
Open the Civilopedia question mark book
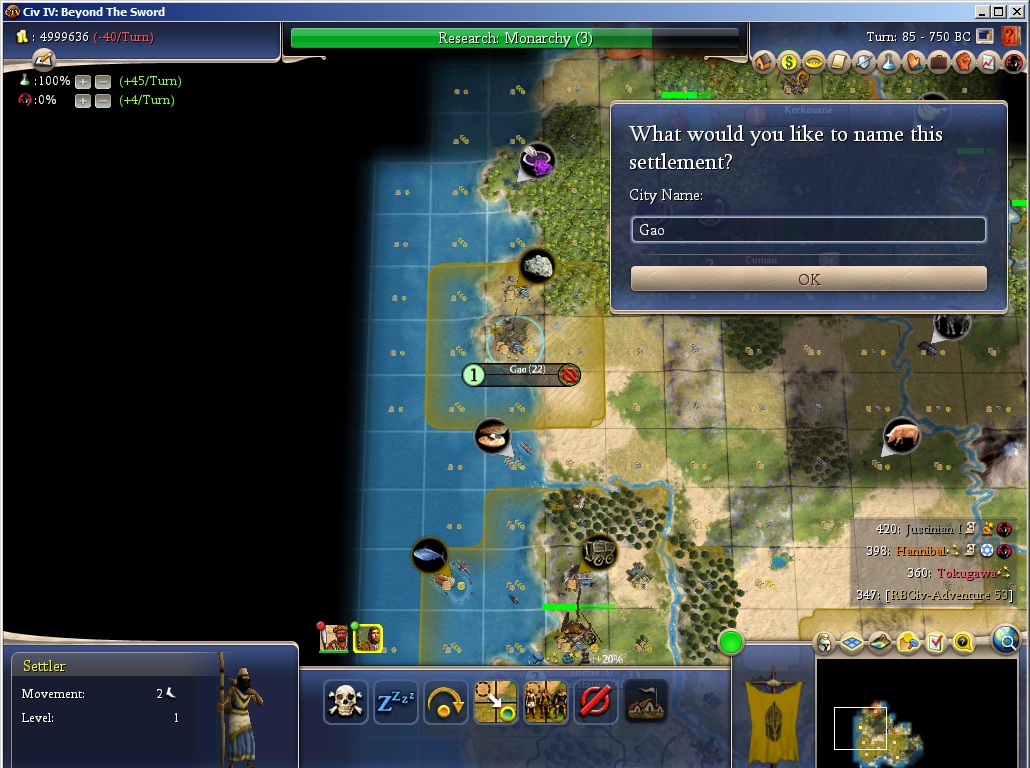pos(1010,37)
